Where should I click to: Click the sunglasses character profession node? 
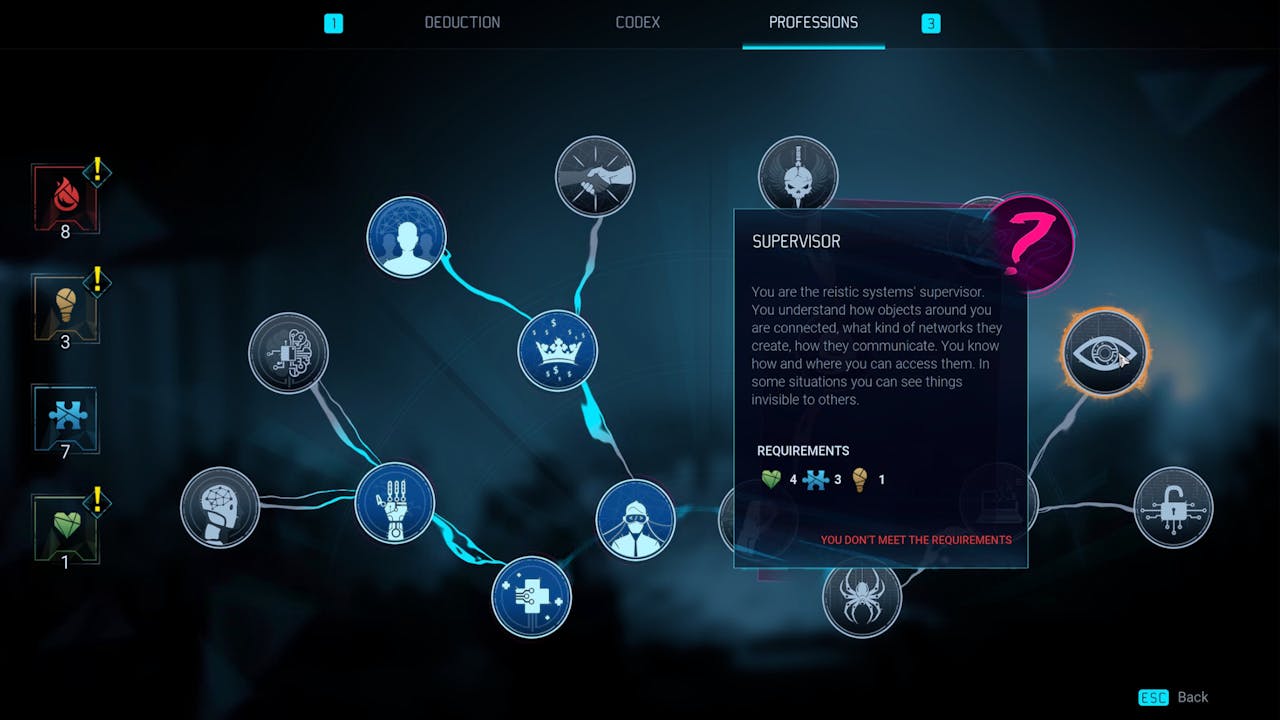click(x=635, y=520)
